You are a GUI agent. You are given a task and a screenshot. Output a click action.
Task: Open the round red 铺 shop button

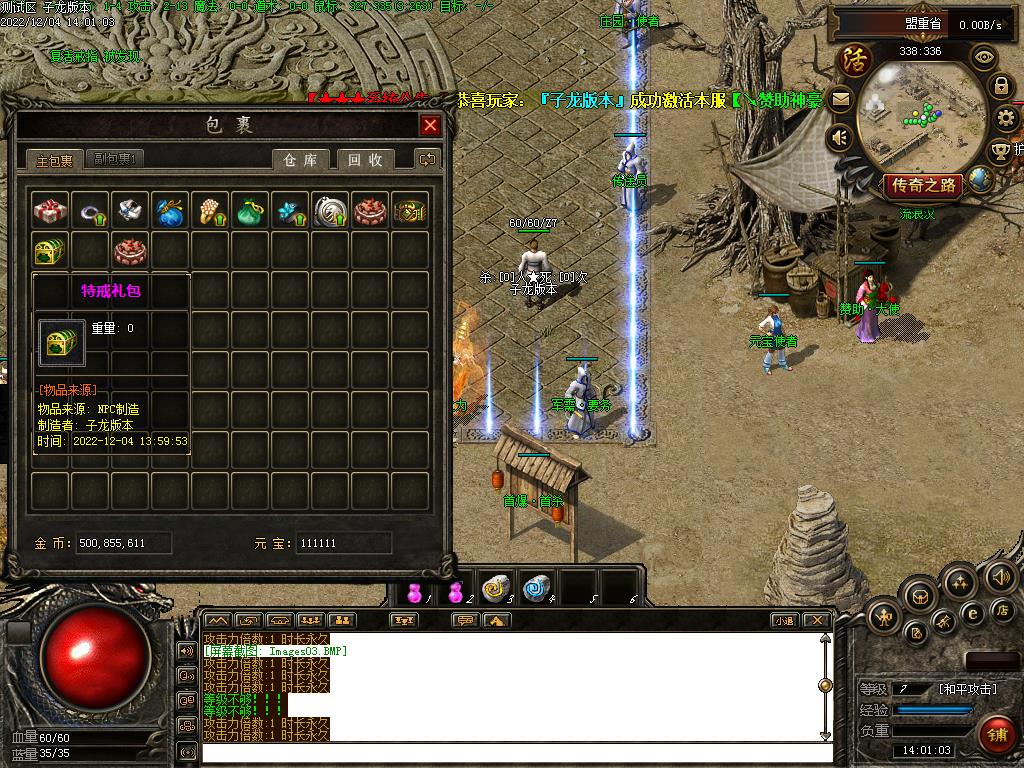[996, 735]
